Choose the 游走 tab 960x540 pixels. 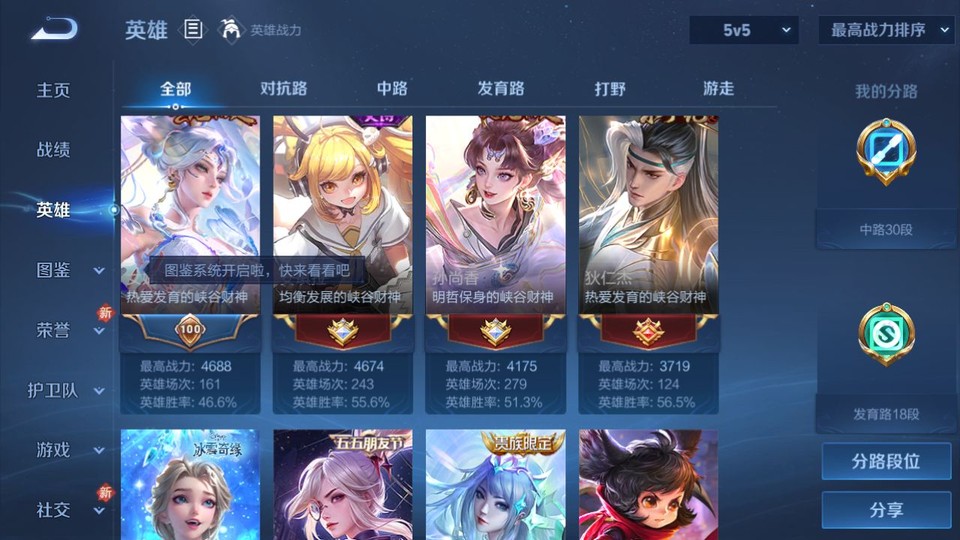point(718,89)
